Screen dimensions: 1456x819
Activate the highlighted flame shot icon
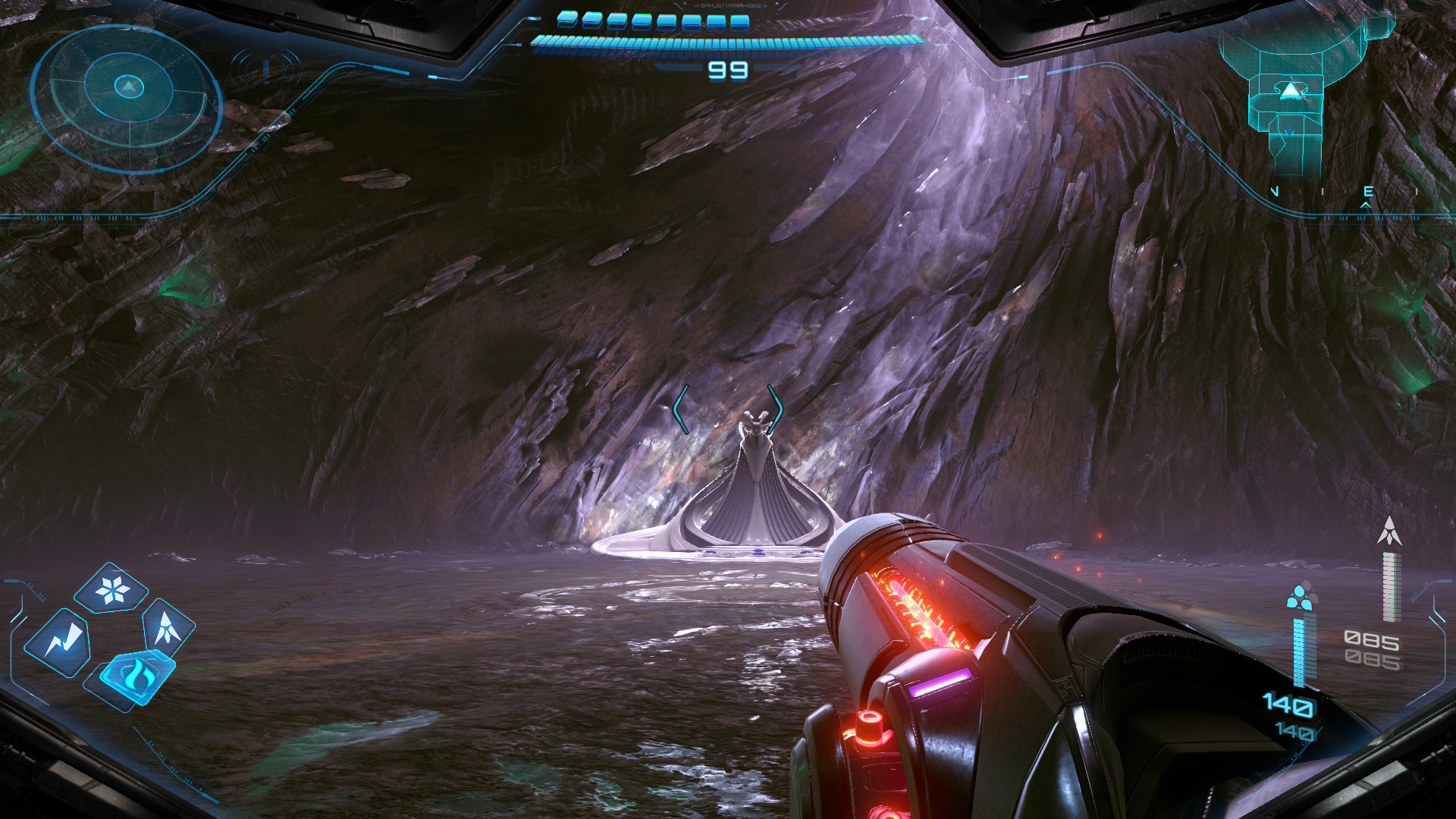136,674
